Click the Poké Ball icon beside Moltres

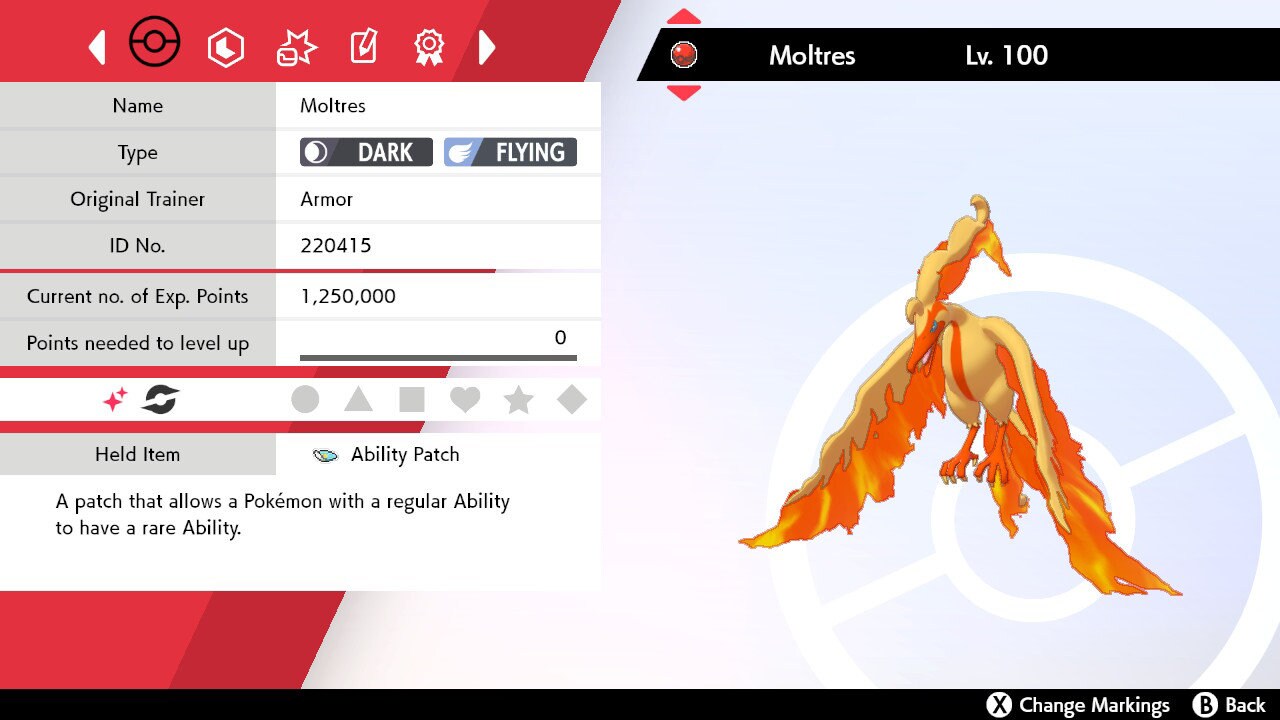point(684,56)
